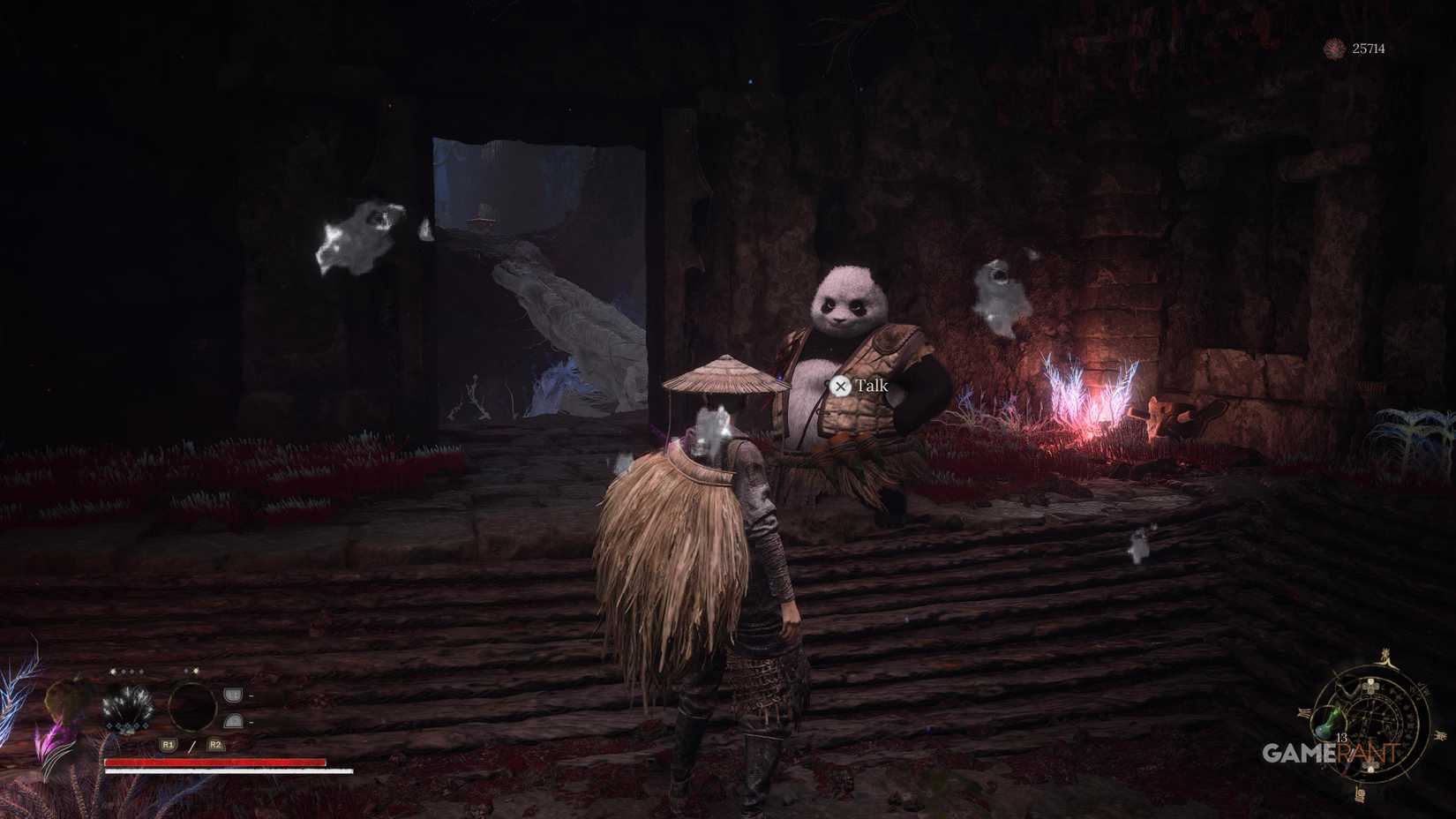This screenshot has height=819, width=1456.
Task: Click the GameRant watermark text
Action: [x=1329, y=753]
